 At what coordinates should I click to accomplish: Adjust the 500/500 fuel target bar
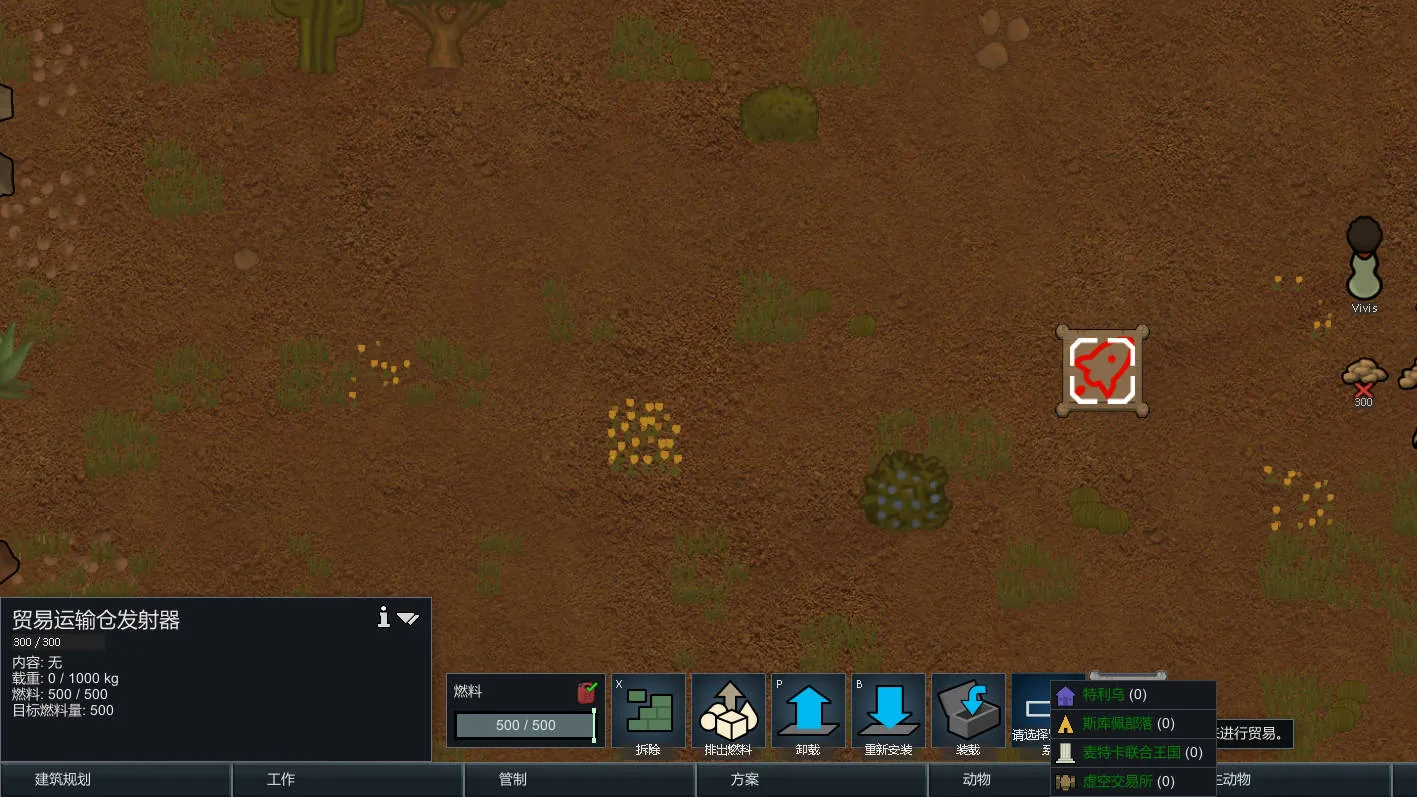coord(525,725)
